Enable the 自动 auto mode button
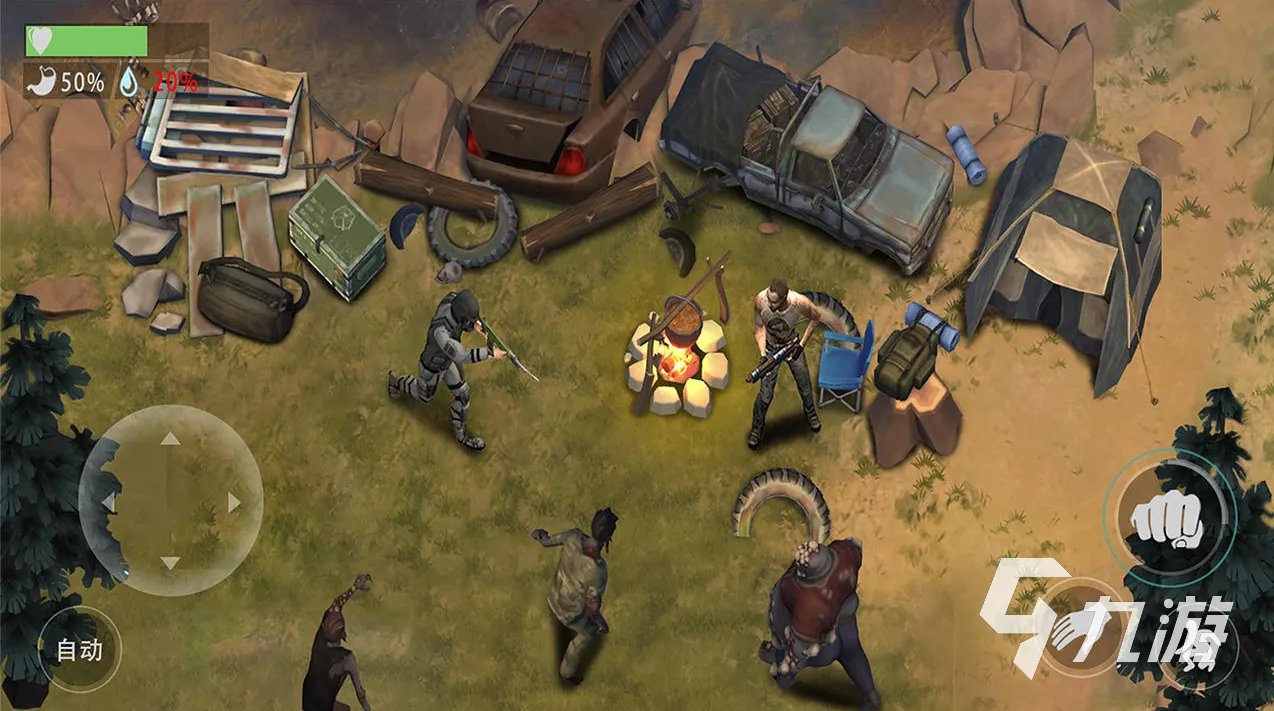The width and height of the screenshot is (1274, 711). [80, 650]
